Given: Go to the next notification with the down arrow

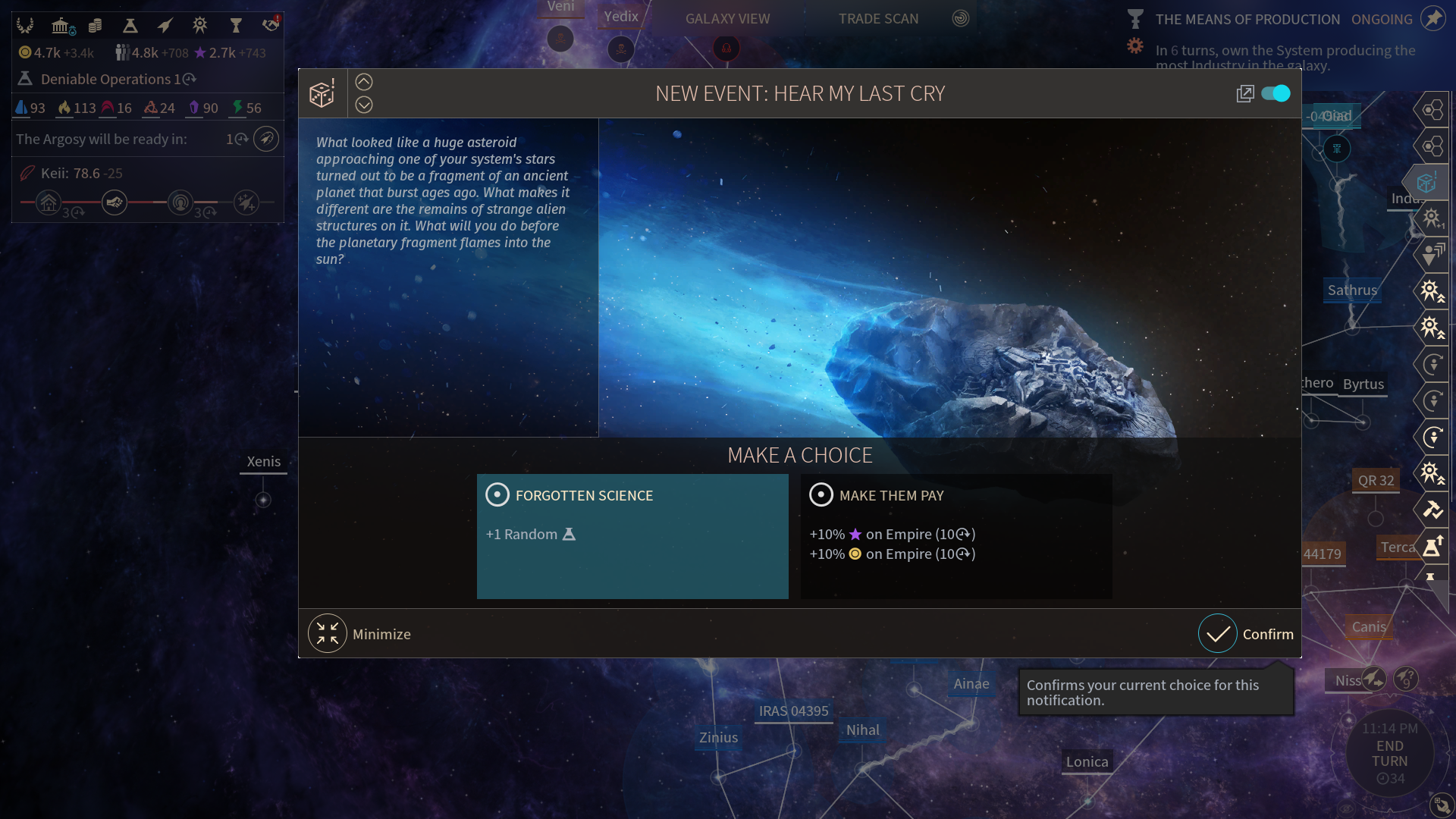Looking at the screenshot, I should pos(364,105).
